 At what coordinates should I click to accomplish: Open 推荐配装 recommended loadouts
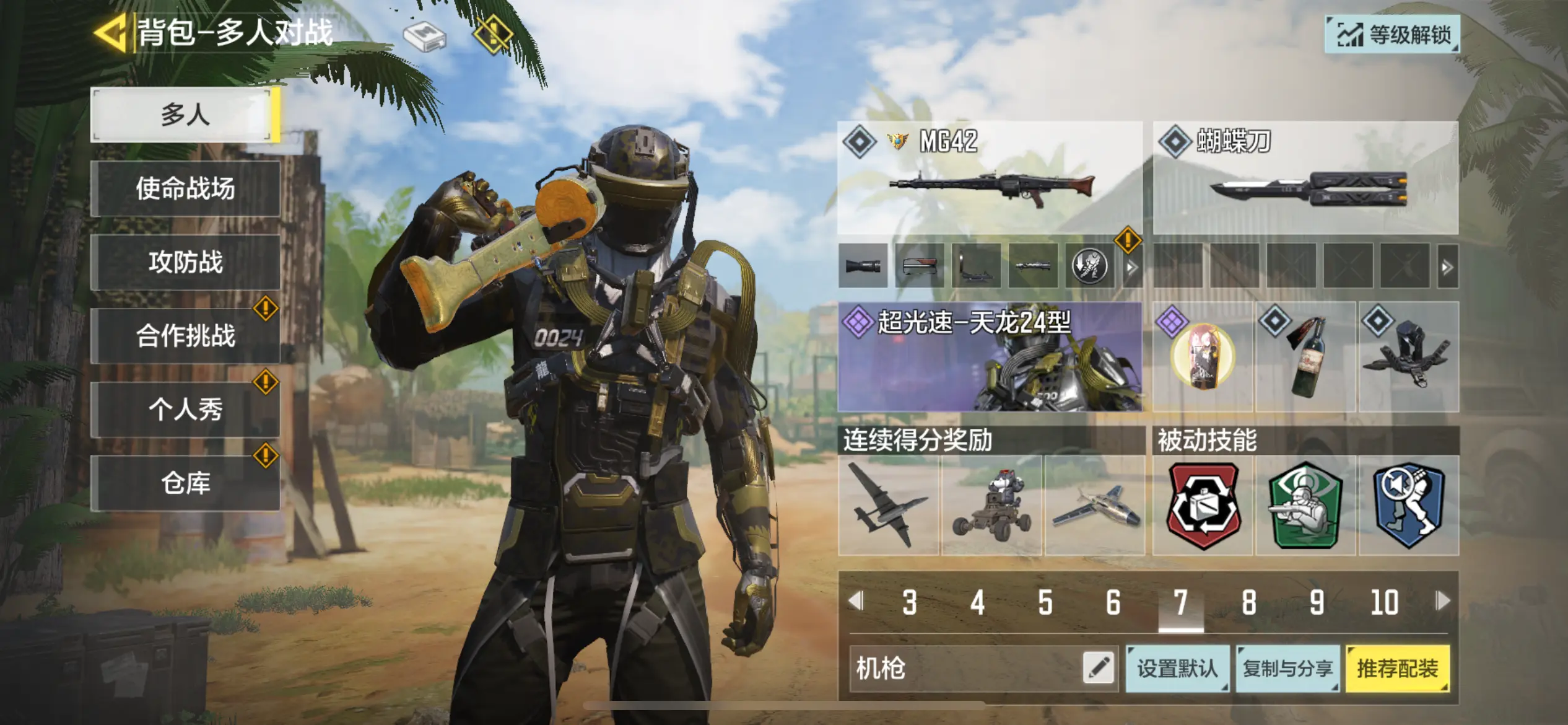pyautogui.click(x=1397, y=669)
